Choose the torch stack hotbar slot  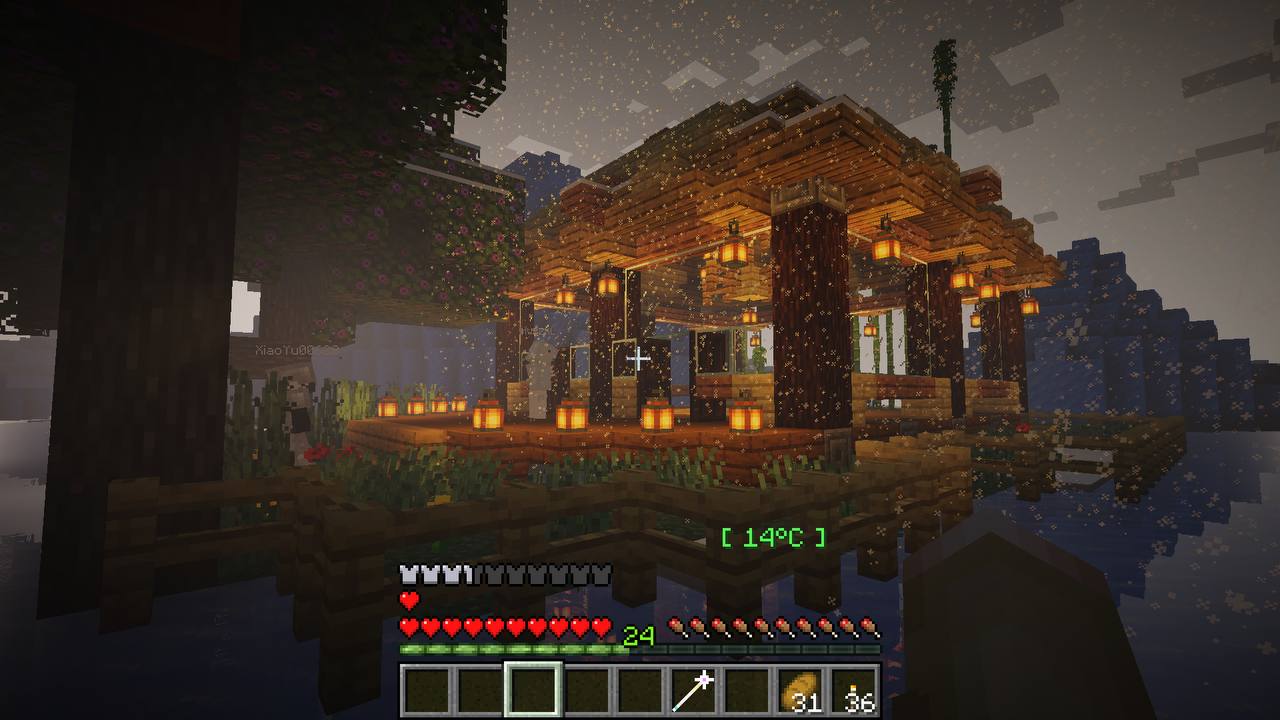pyautogui.click(x=856, y=691)
